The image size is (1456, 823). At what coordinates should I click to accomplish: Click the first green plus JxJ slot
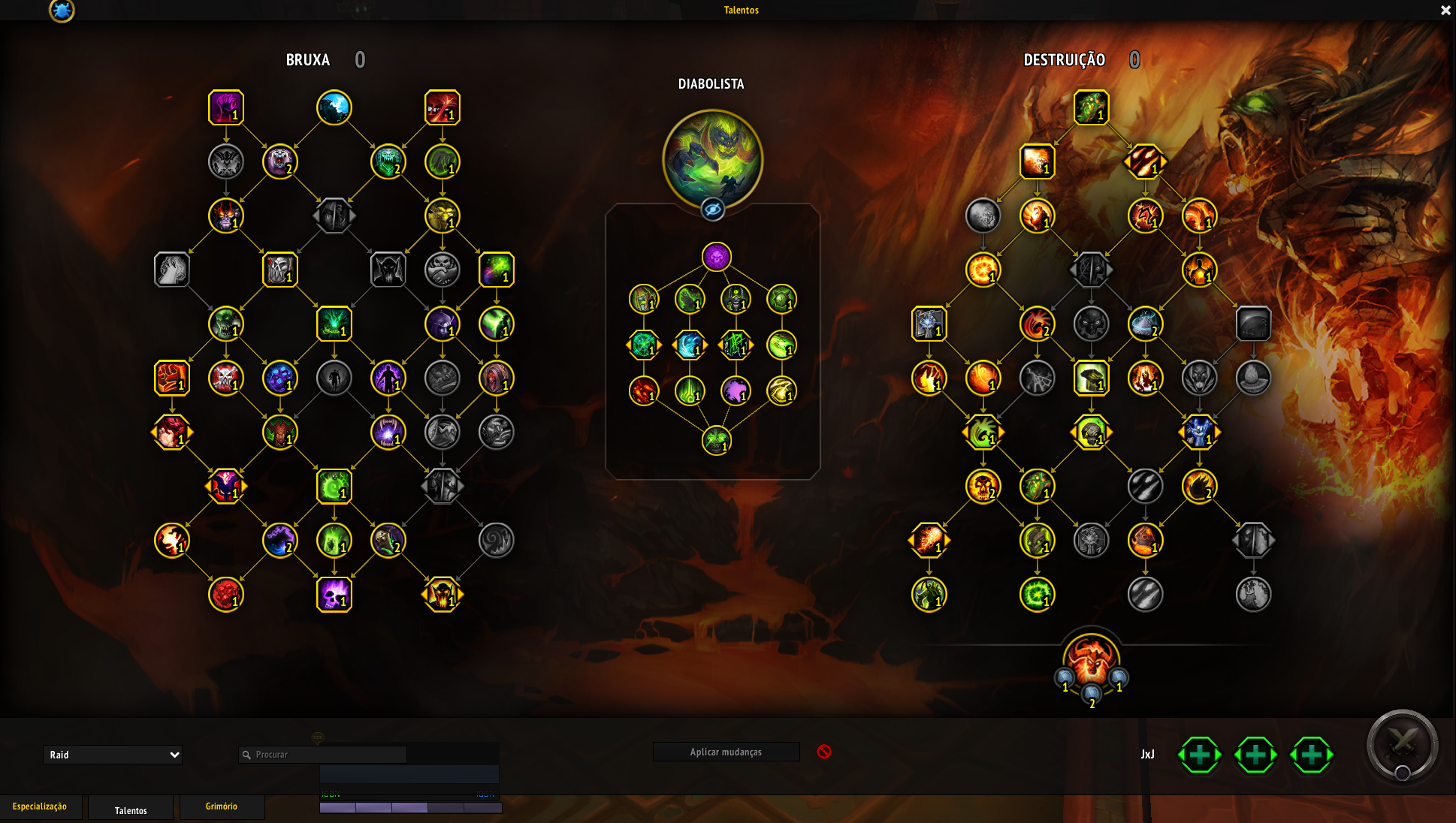(x=1200, y=755)
